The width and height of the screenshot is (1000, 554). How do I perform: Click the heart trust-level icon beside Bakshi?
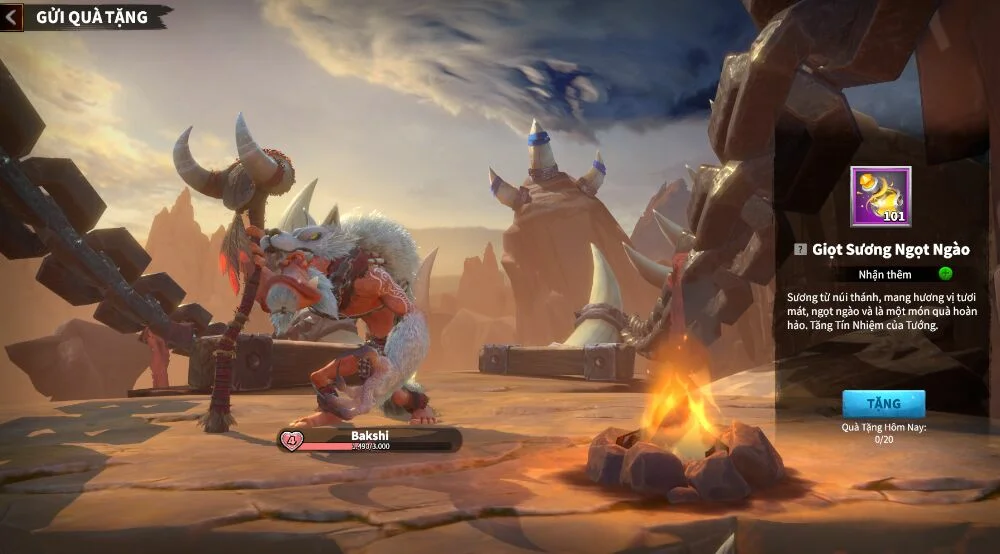click(x=292, y=439)
